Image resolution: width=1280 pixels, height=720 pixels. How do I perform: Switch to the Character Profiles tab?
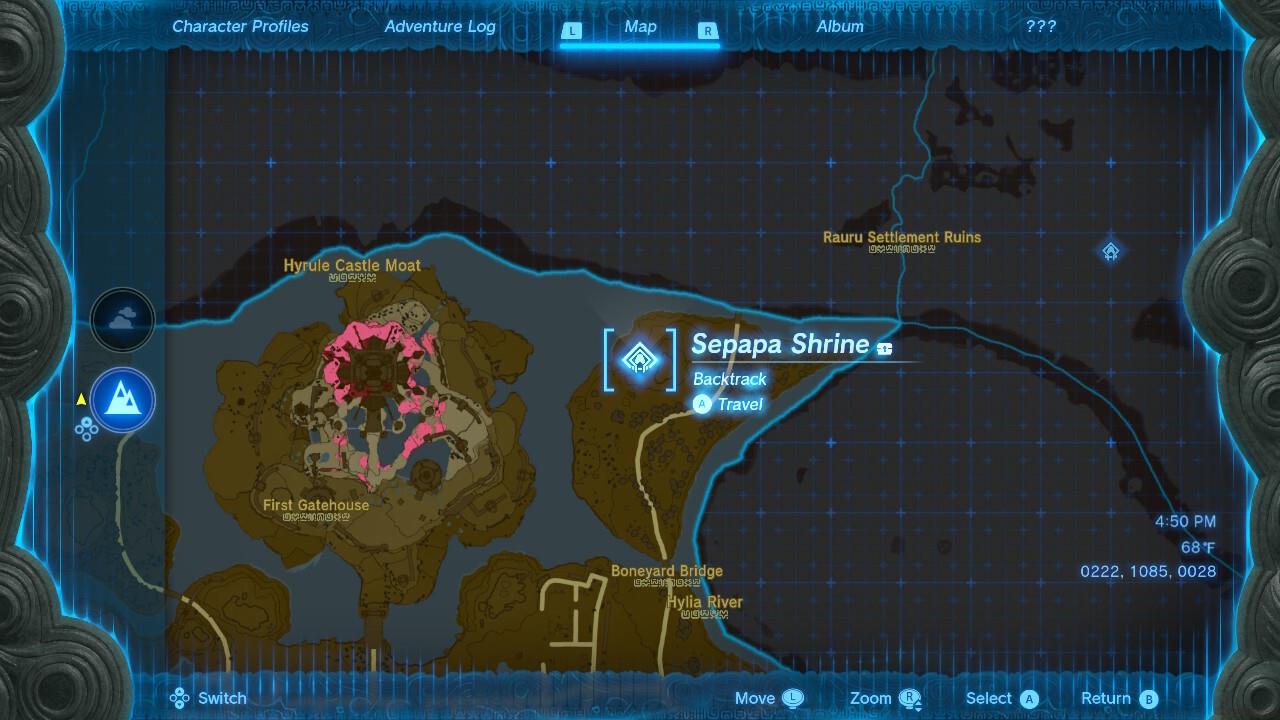pyautogui.click(x=240, y=27)
